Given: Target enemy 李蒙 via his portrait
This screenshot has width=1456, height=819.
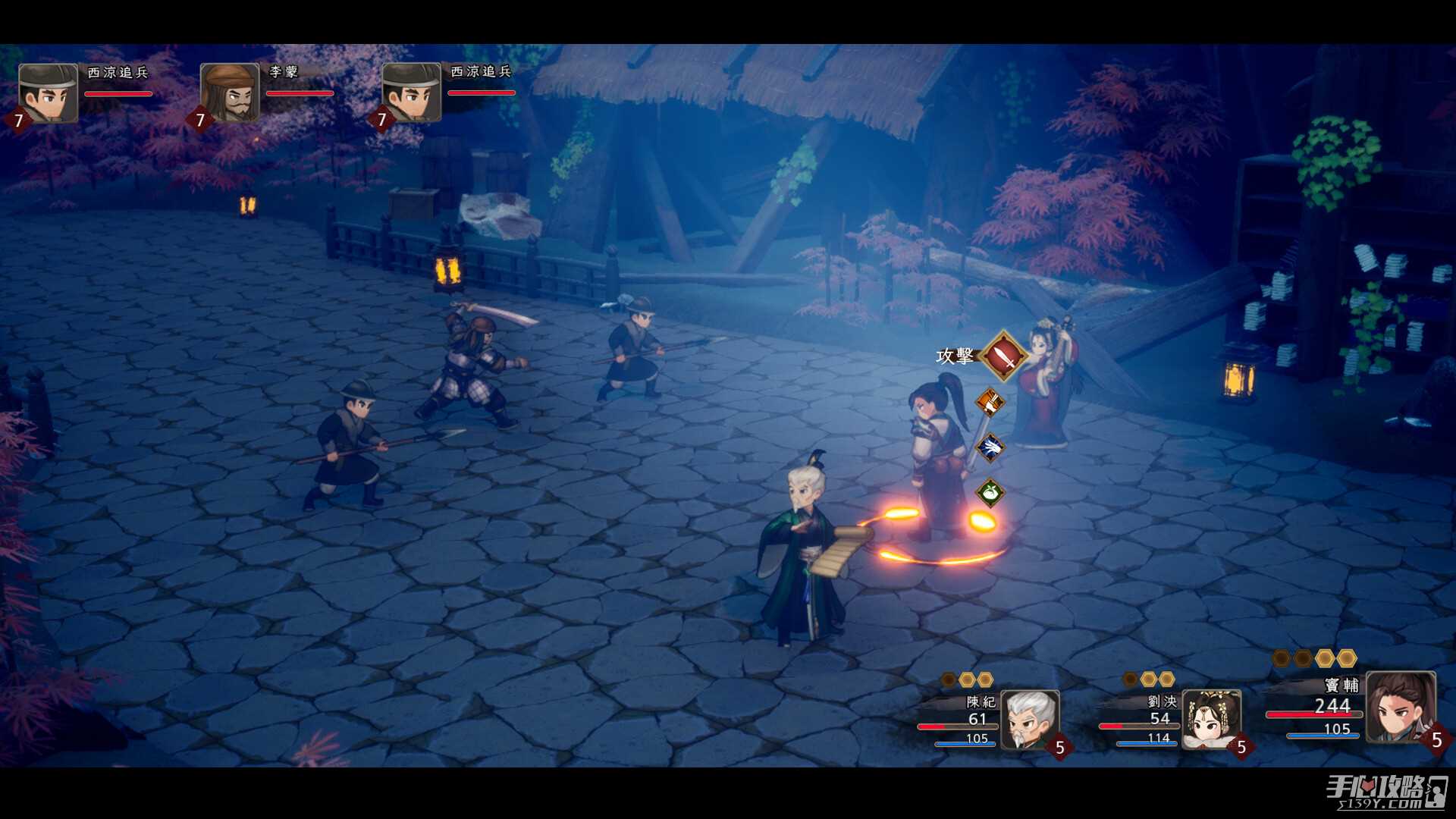Looking at the screenshot, I should [230, 93].
